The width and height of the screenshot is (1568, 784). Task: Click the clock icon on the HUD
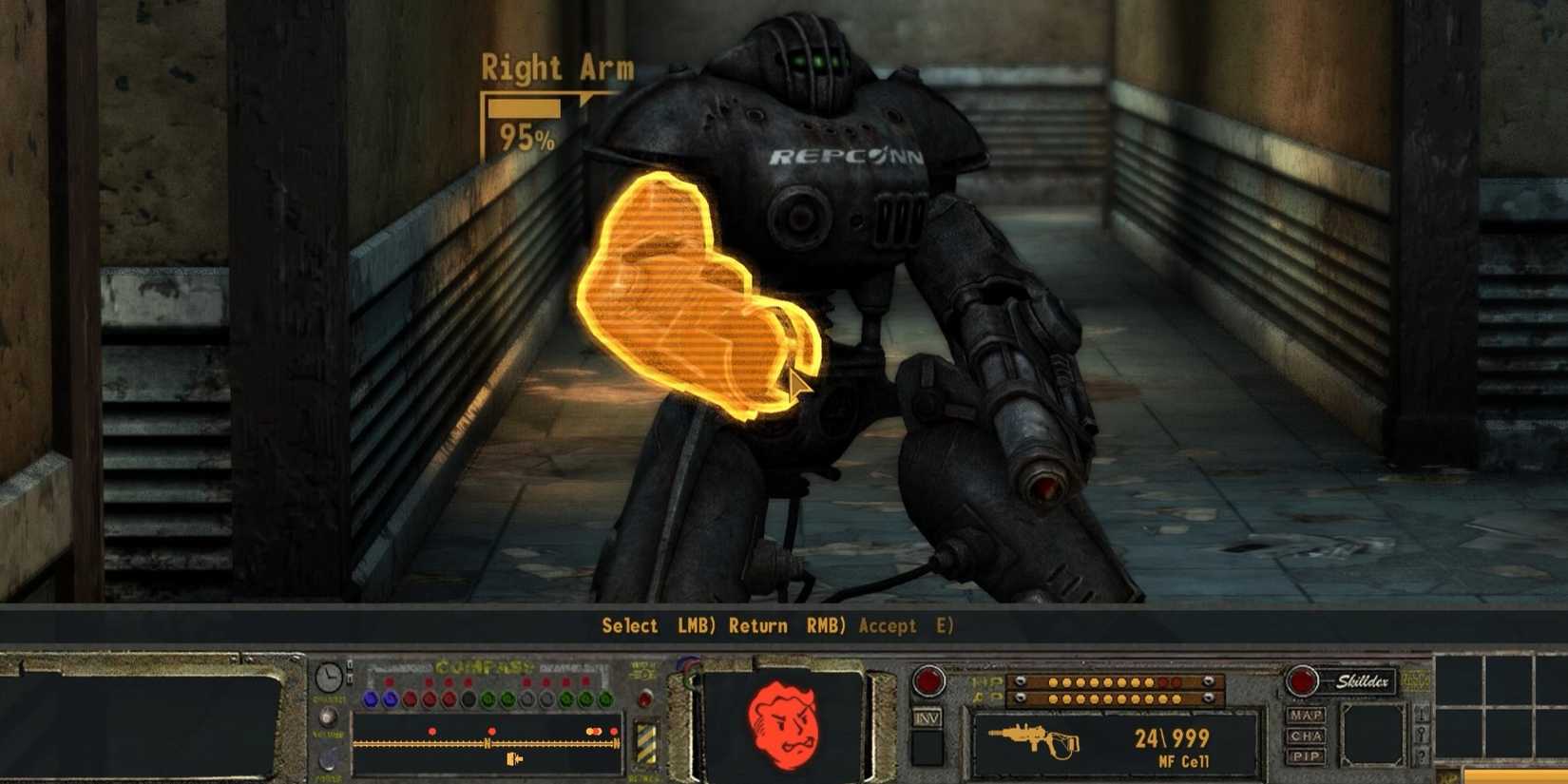tap(328, 676)
